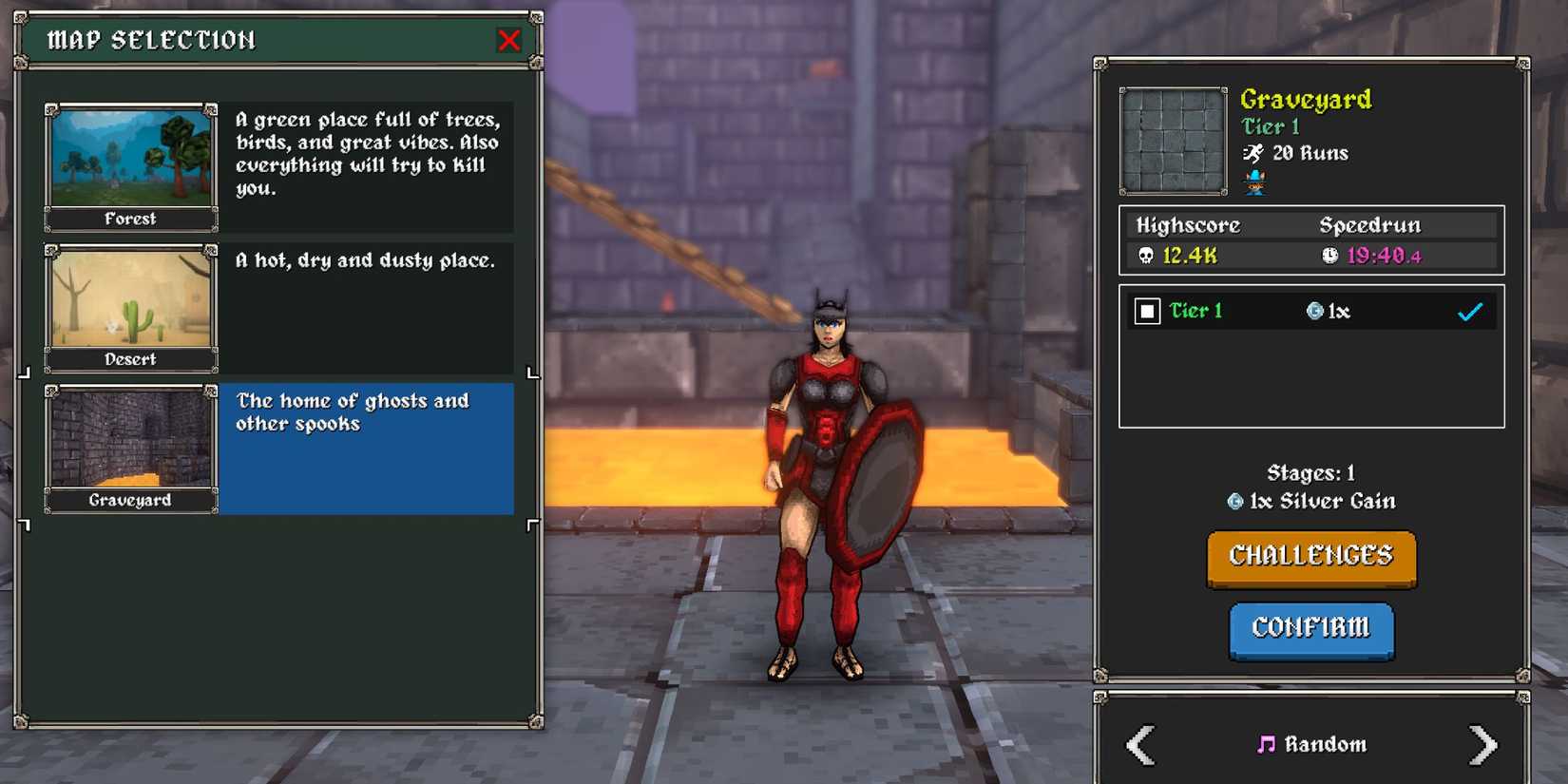Click the music note icon beside Random
This screenshot has height=784, width=1568.
coord(1268,744)
